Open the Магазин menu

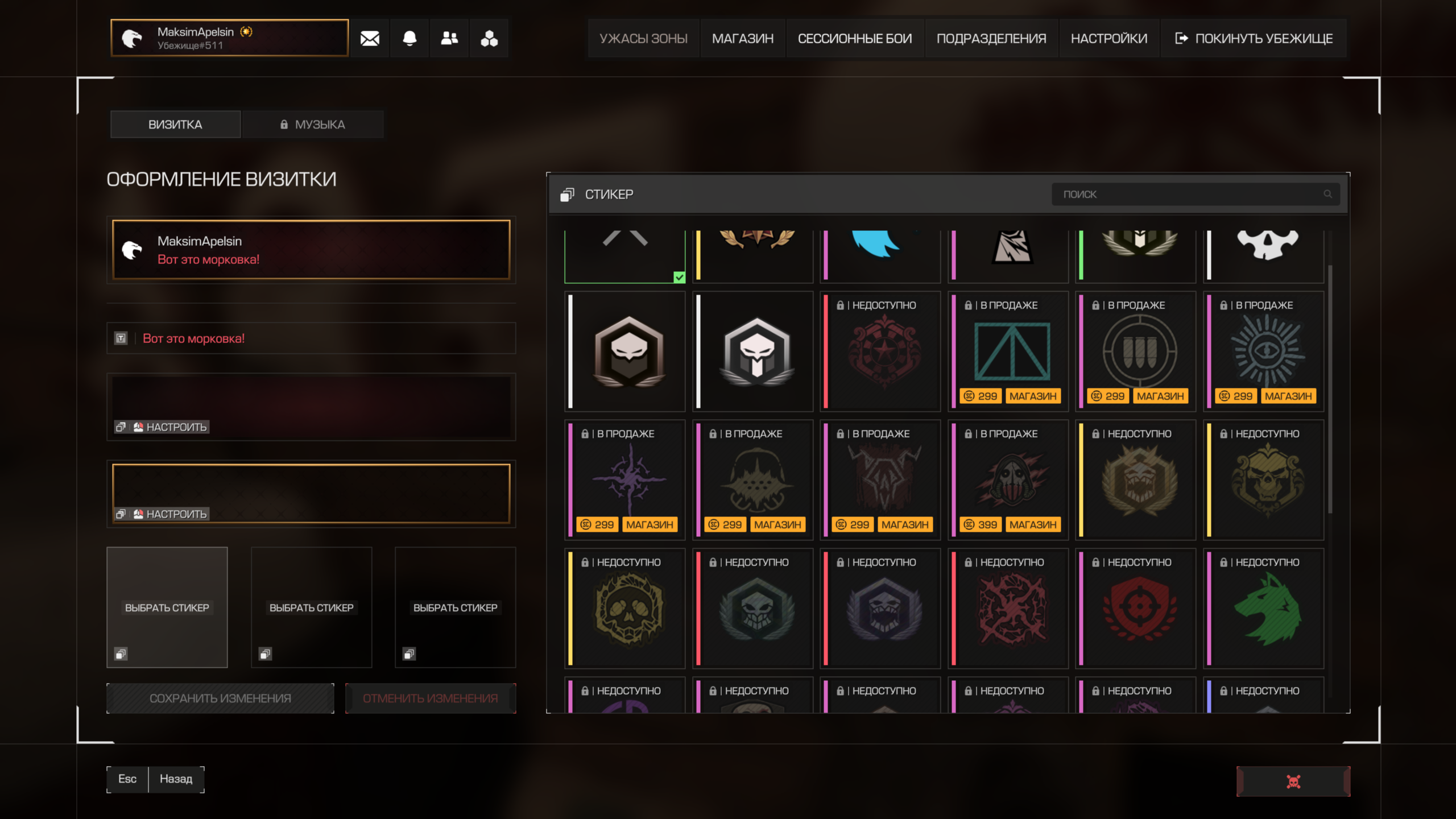click(742, 38)
